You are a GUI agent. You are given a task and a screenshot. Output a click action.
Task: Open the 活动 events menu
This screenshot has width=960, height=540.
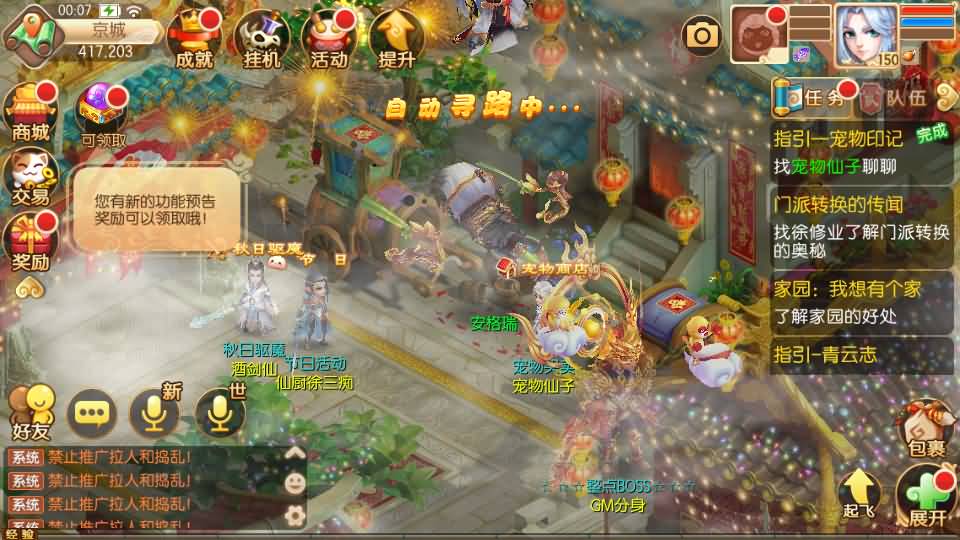pyautogui.click(x=330, y=39)
